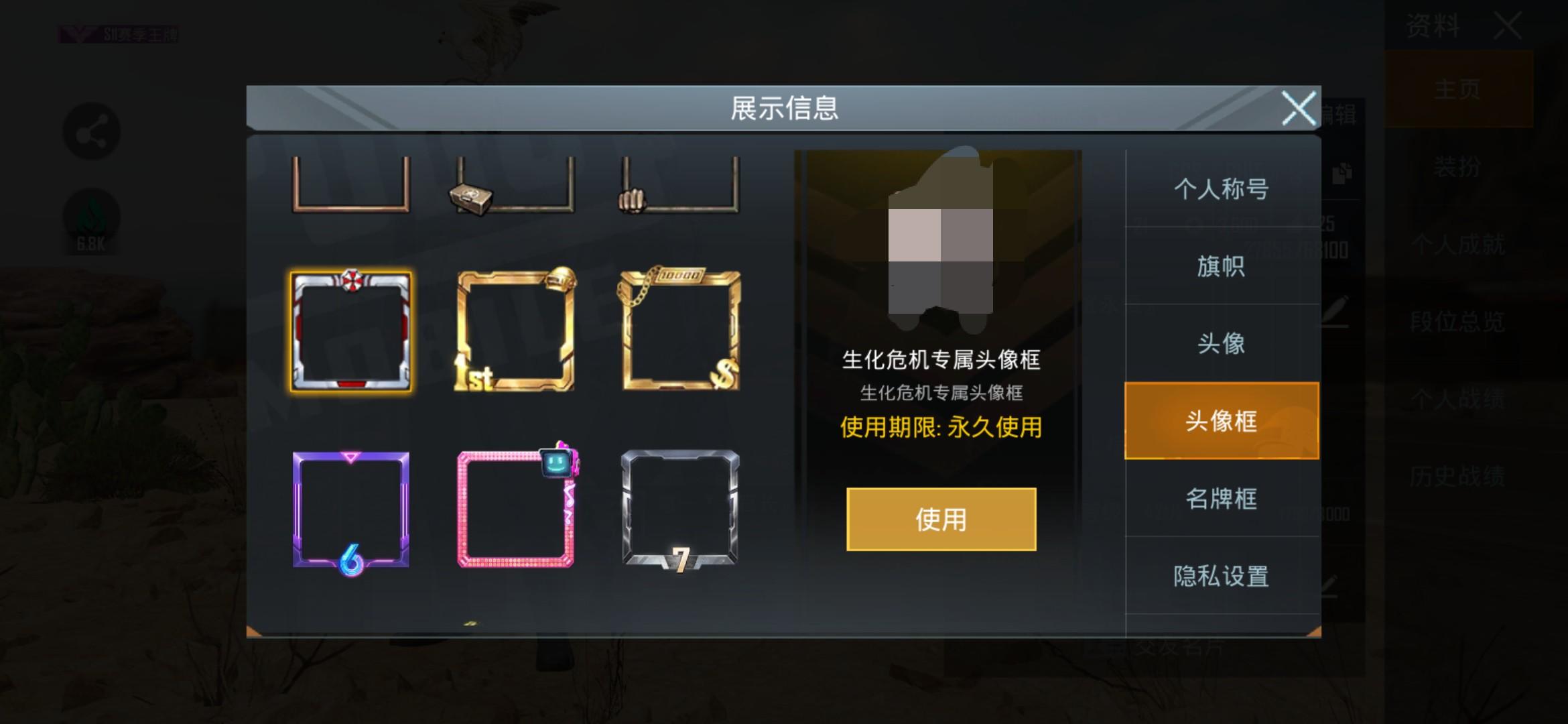The height and width of the screenshot is (724, 1568).
Task: Click the 6.8K popularity flame icon
Action: (x=92, y=217)
